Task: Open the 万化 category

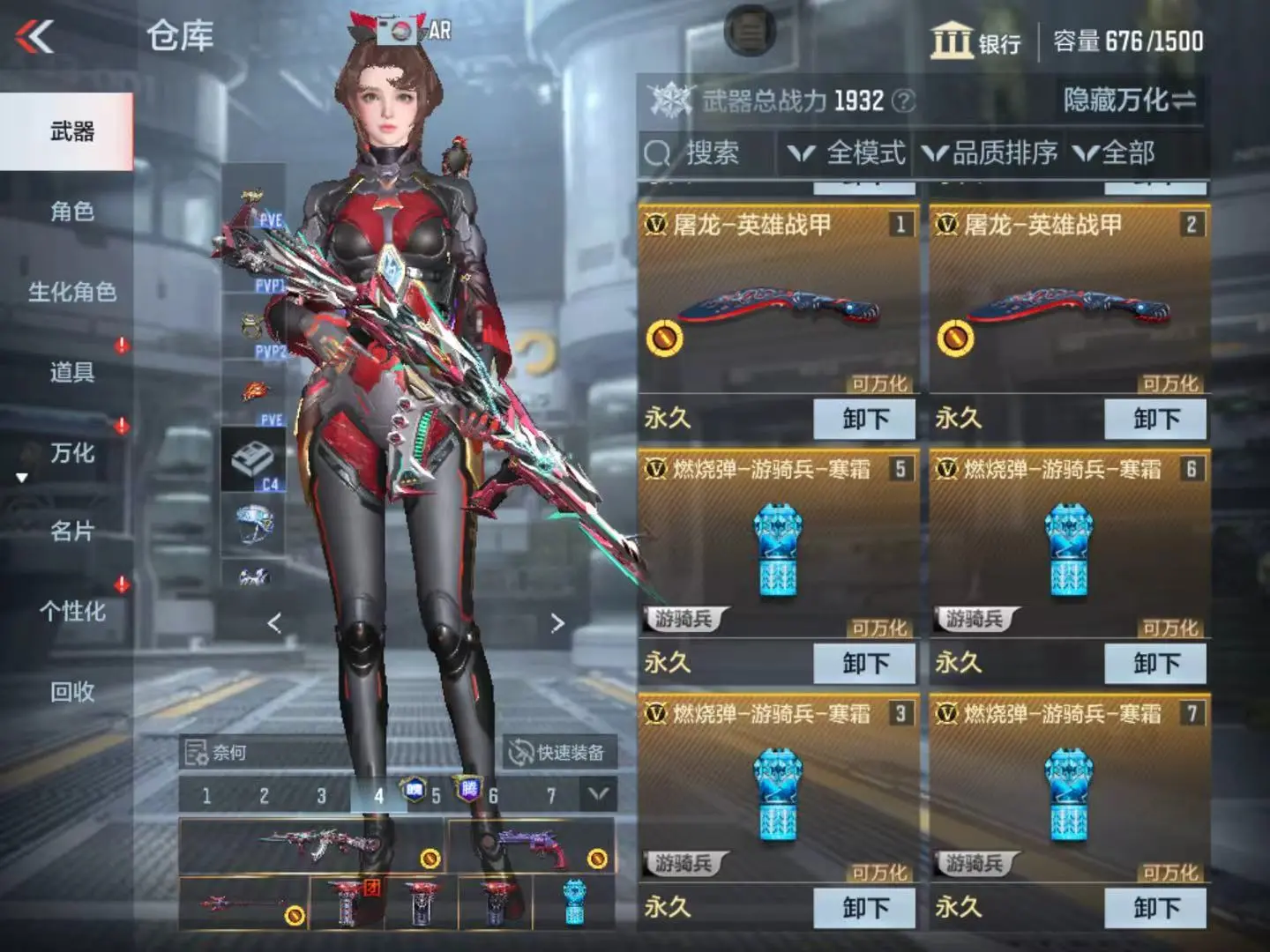Action: pos(71,453)
